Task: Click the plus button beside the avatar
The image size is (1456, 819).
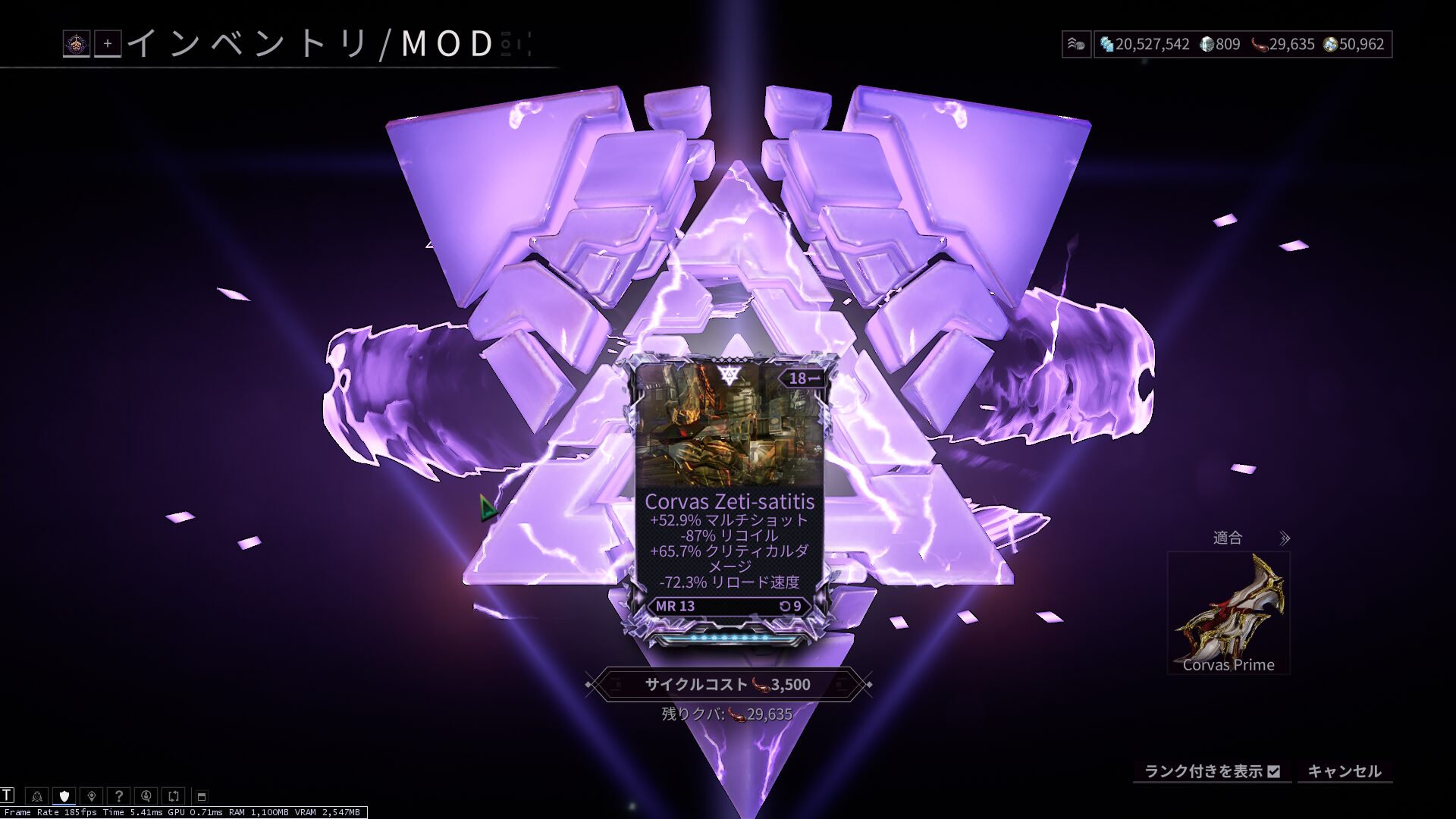Action: [x=108, y=44]
